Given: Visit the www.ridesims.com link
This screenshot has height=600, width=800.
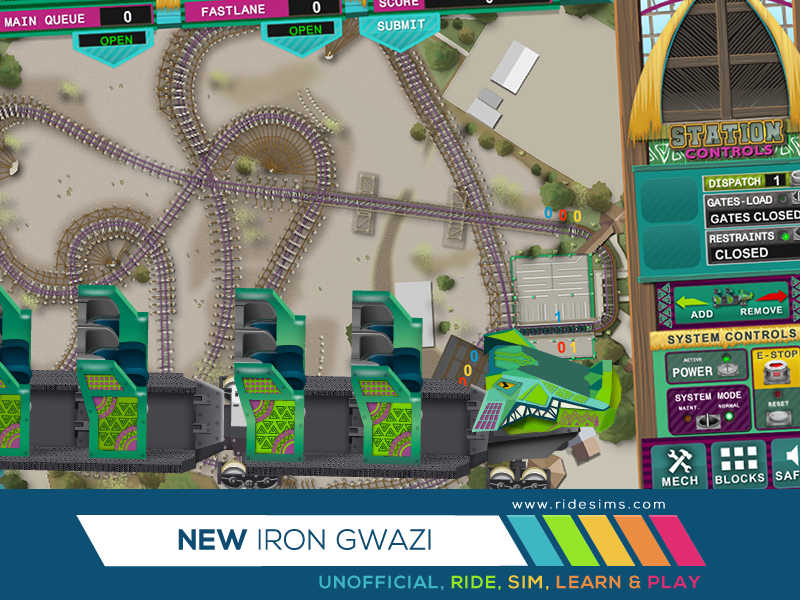Looking at the screenshot, I should 588,505.
